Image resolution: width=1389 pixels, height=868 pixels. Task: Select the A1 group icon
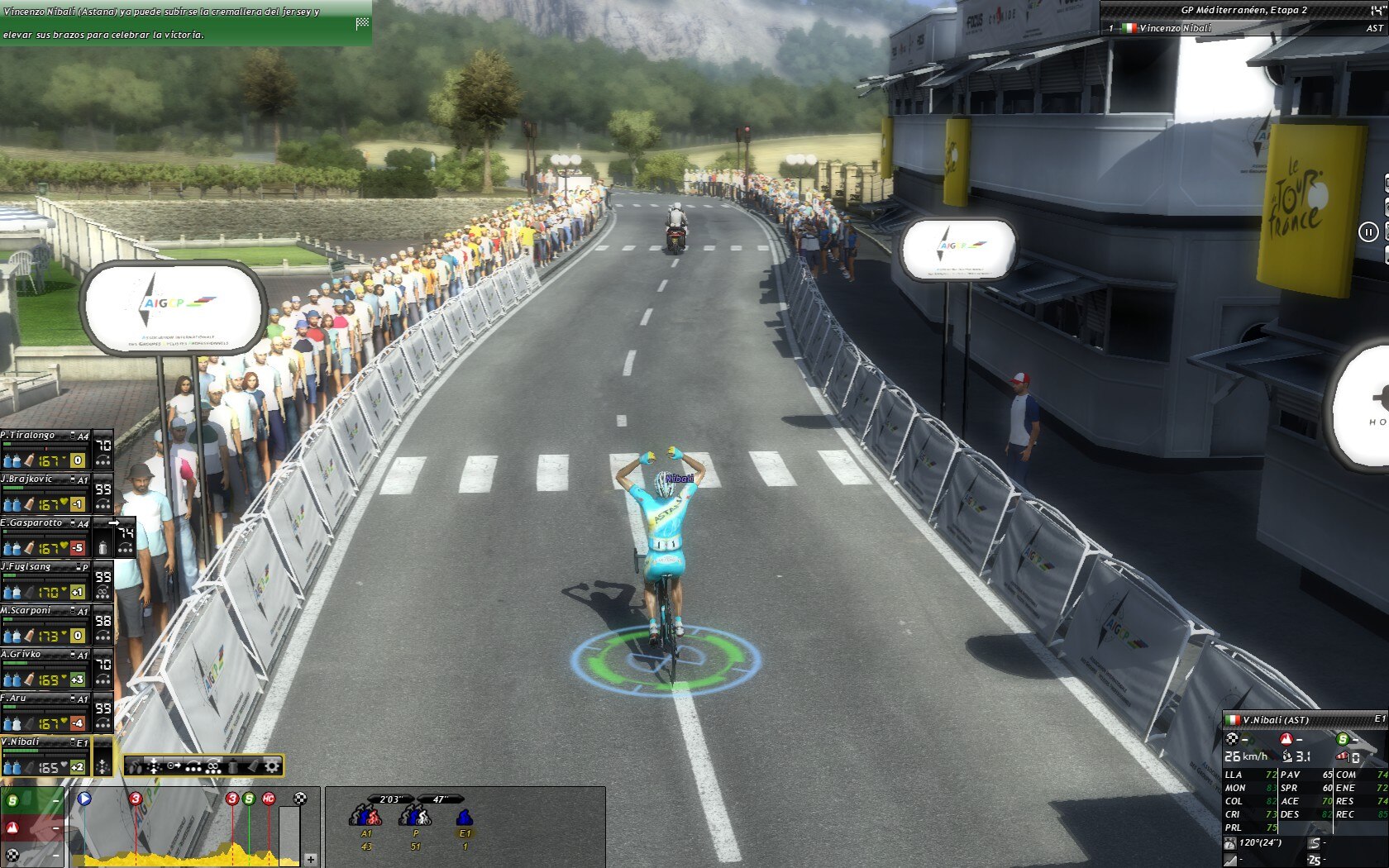coord(366,818)
